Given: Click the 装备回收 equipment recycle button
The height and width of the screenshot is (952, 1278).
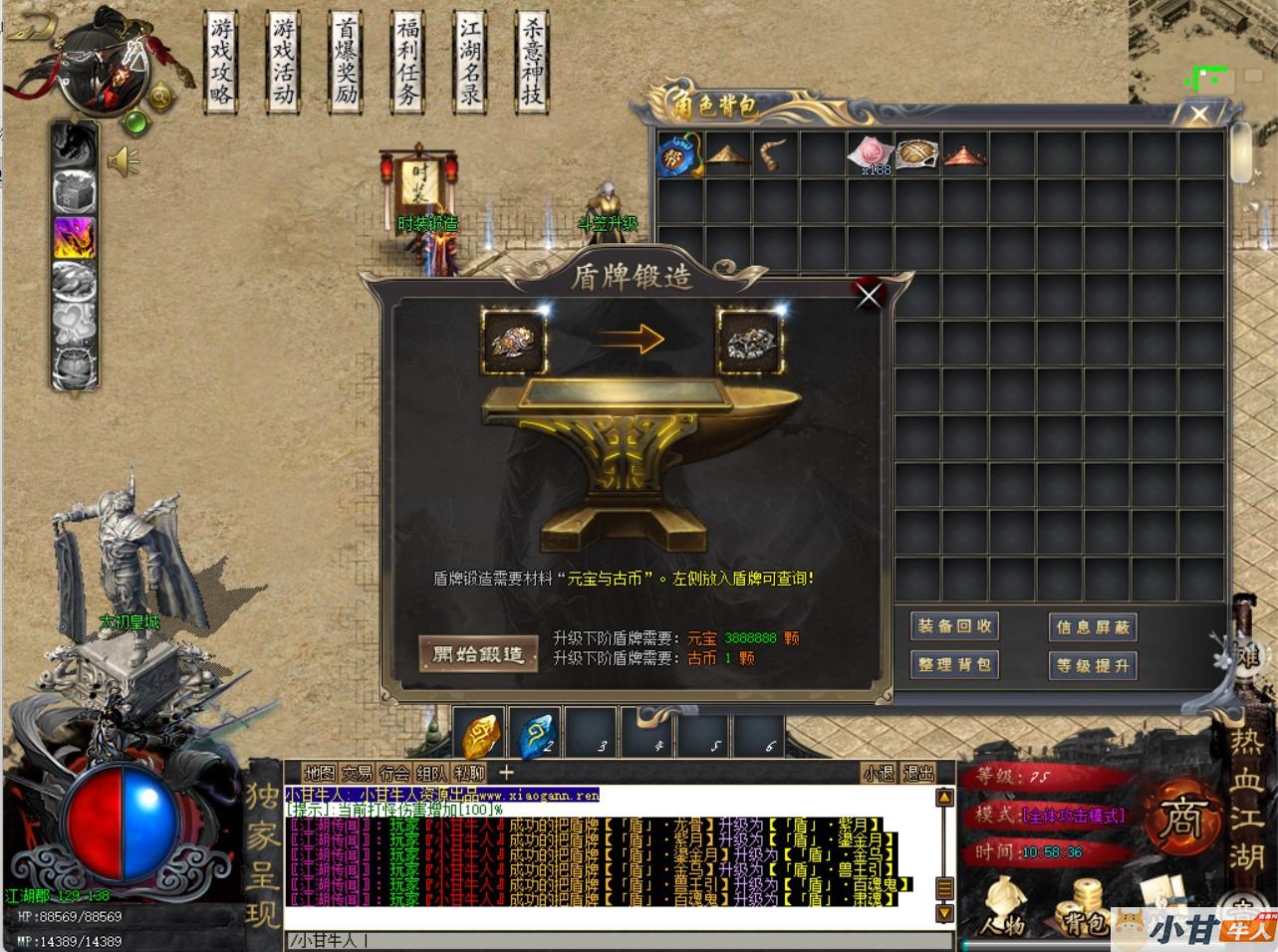Looking at the screenshot, I should tap(954, 626).
